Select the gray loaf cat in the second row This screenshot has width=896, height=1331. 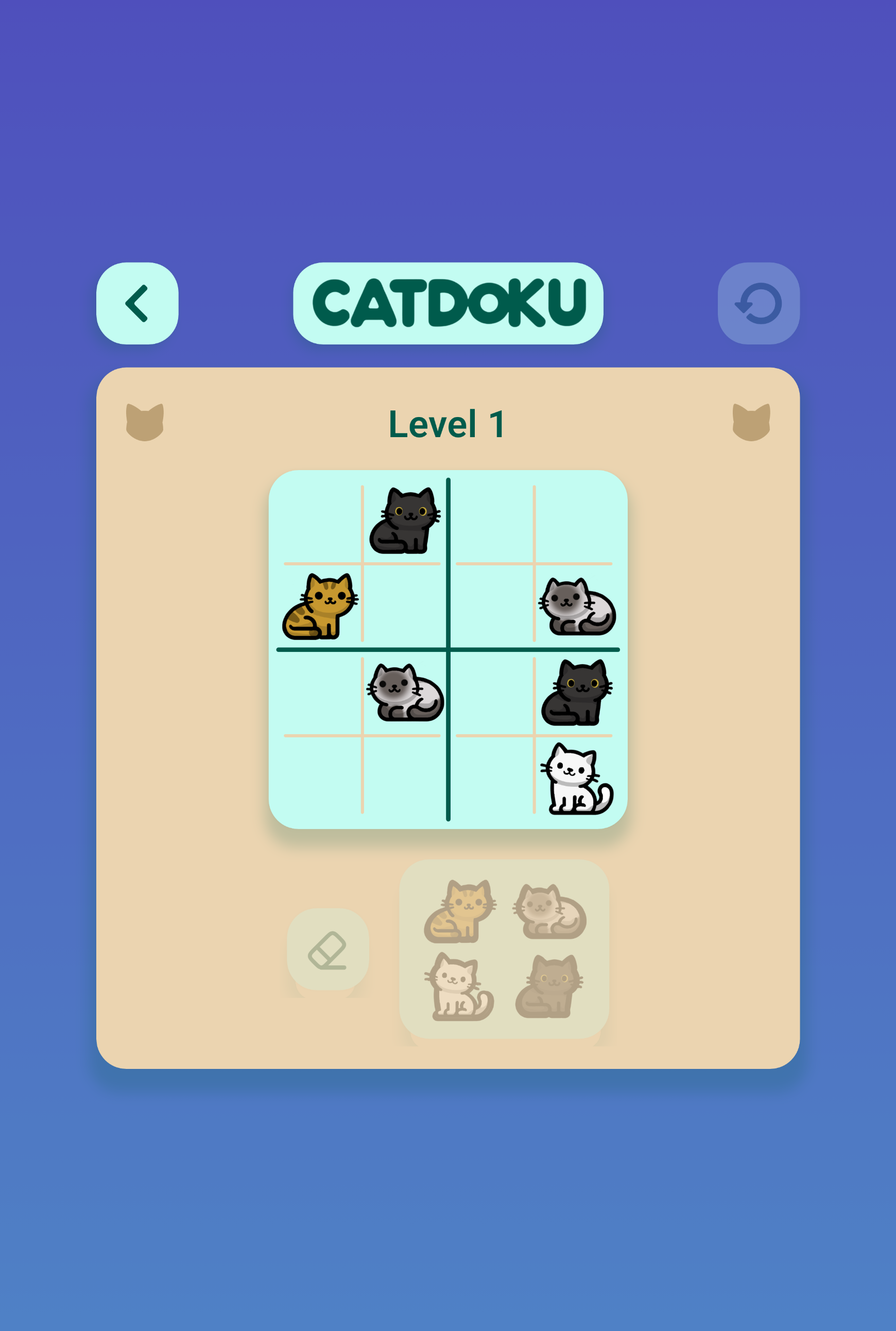tap(577, 607)
